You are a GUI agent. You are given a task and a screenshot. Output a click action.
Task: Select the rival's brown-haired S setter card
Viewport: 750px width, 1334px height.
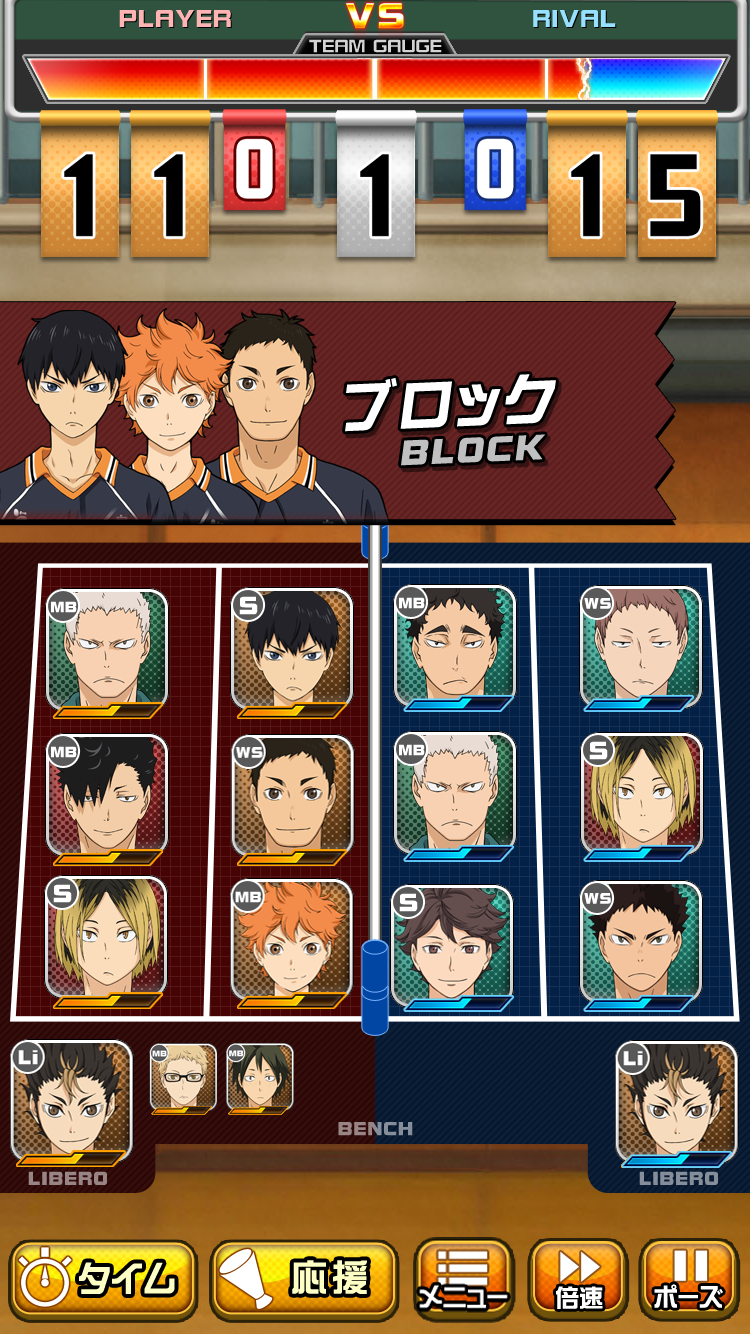[x=455, y=945]
